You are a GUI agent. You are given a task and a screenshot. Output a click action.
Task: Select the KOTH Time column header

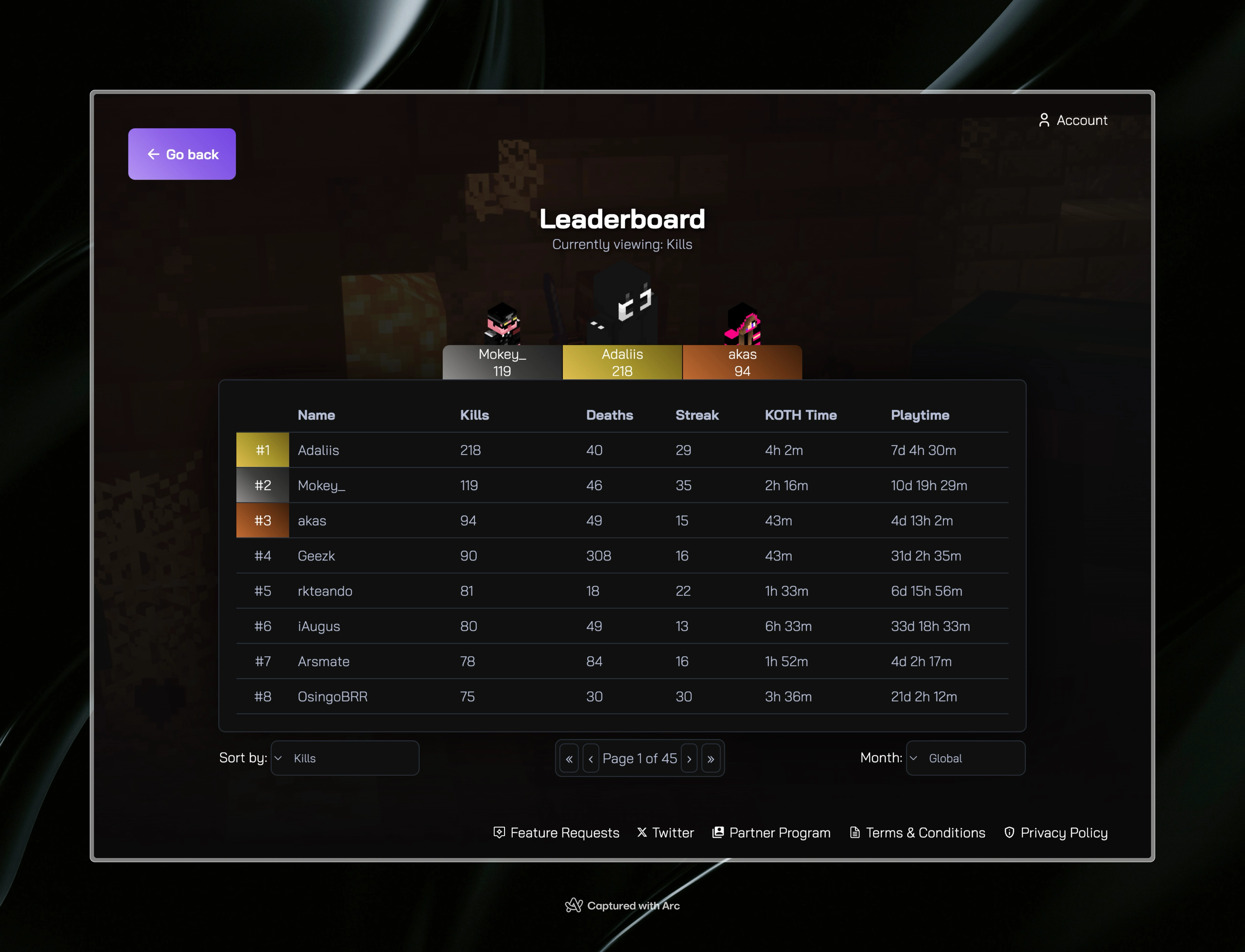pyautogui.click(x=800, y=415)
